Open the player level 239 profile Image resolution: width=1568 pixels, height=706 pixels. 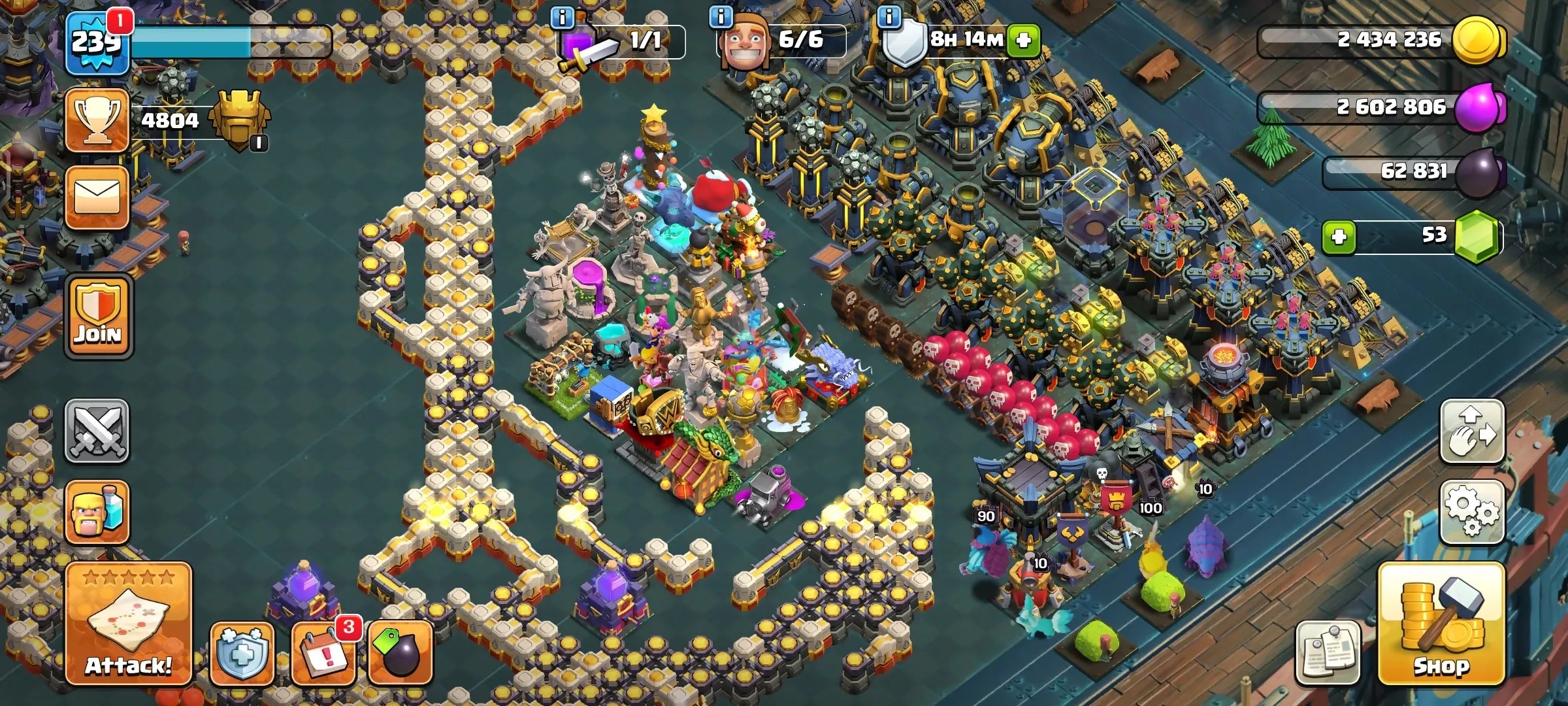pyautogui.click(x=97, y=42)
